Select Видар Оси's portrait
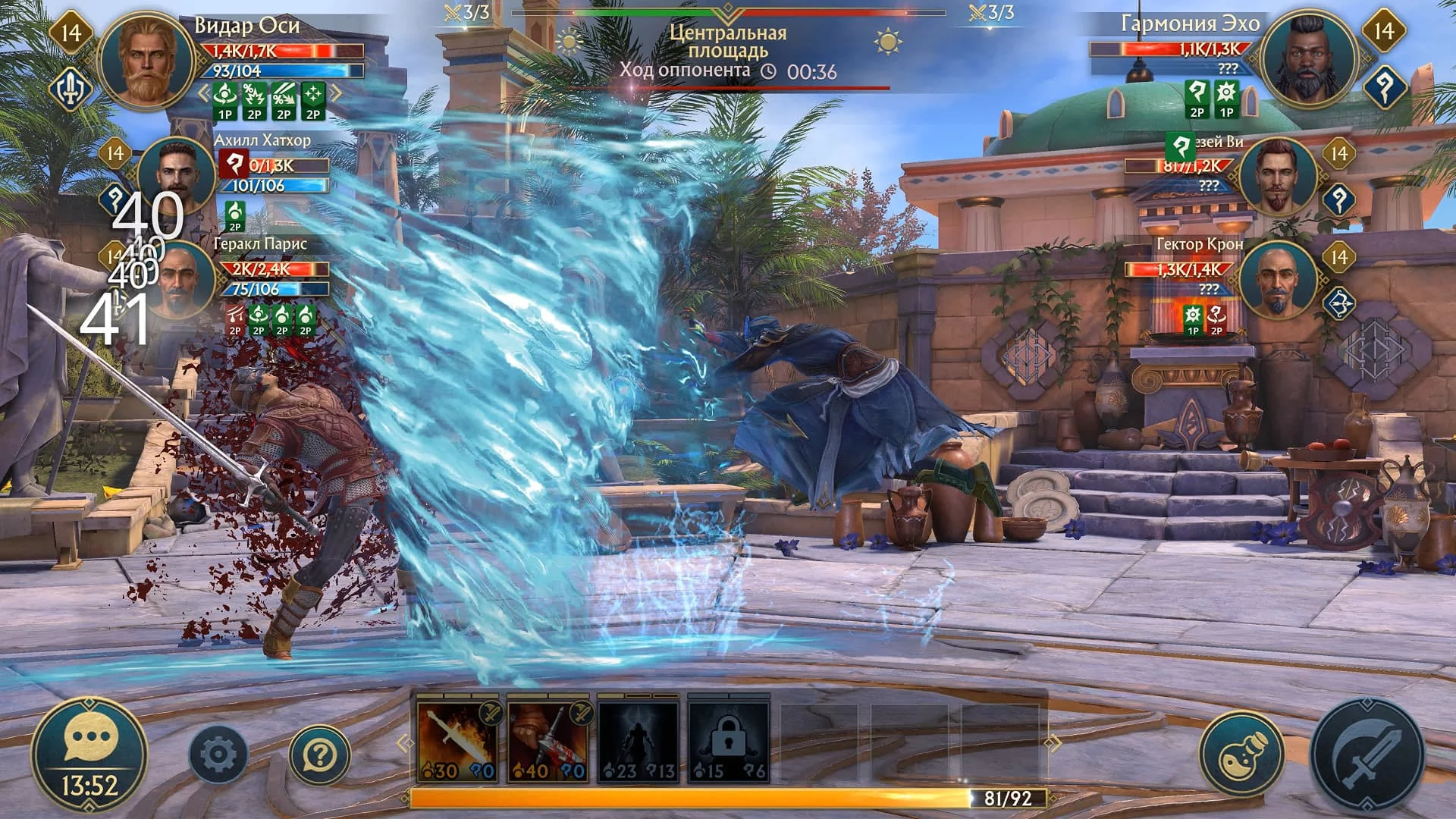The height and width of the screenshot is (819, 1456). (x=146, y=62)
